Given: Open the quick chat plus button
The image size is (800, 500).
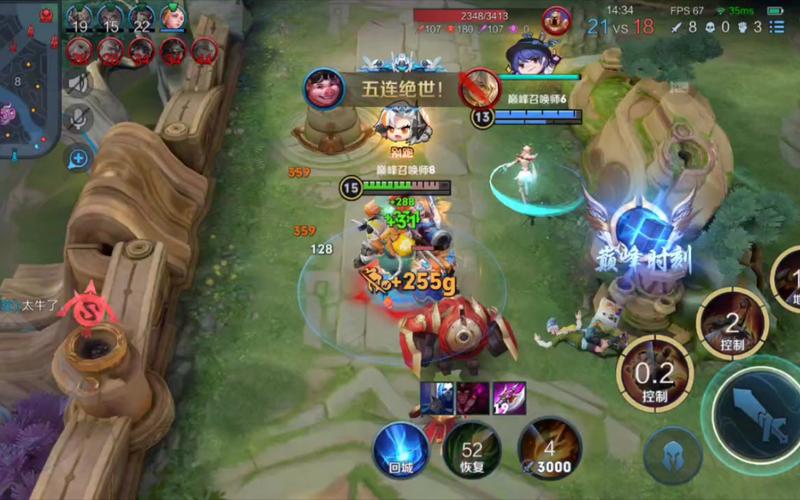Looking at the screenshot, I should point(79,158).
